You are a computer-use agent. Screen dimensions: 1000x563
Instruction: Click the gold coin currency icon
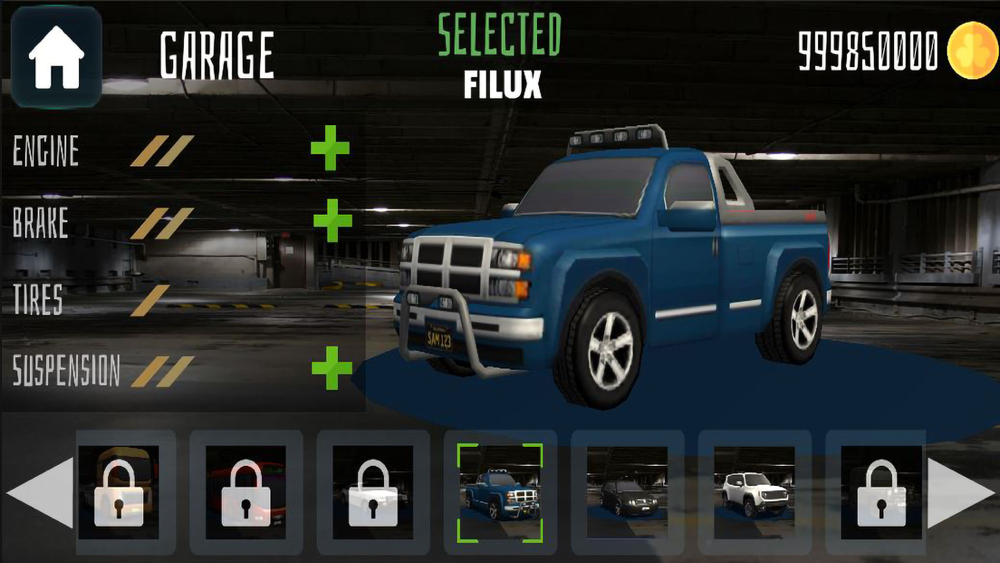pyautogui.click(x=970, y=48)
